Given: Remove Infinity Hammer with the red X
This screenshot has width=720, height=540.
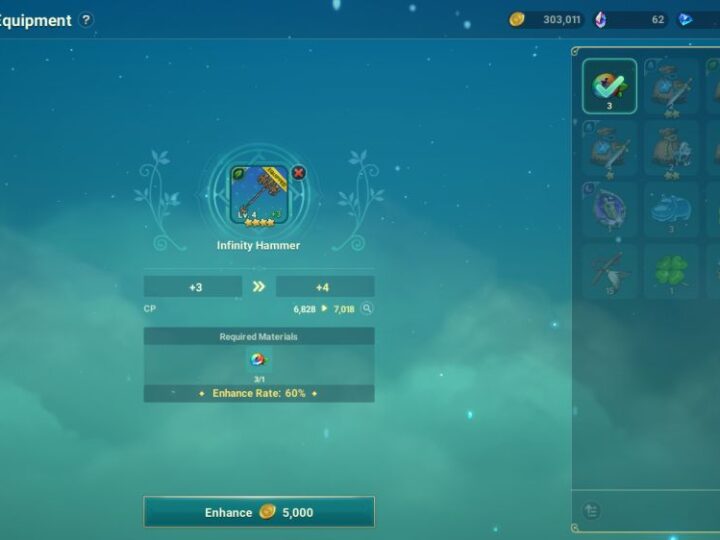Looking at the screenshot, I should [298, 173].
